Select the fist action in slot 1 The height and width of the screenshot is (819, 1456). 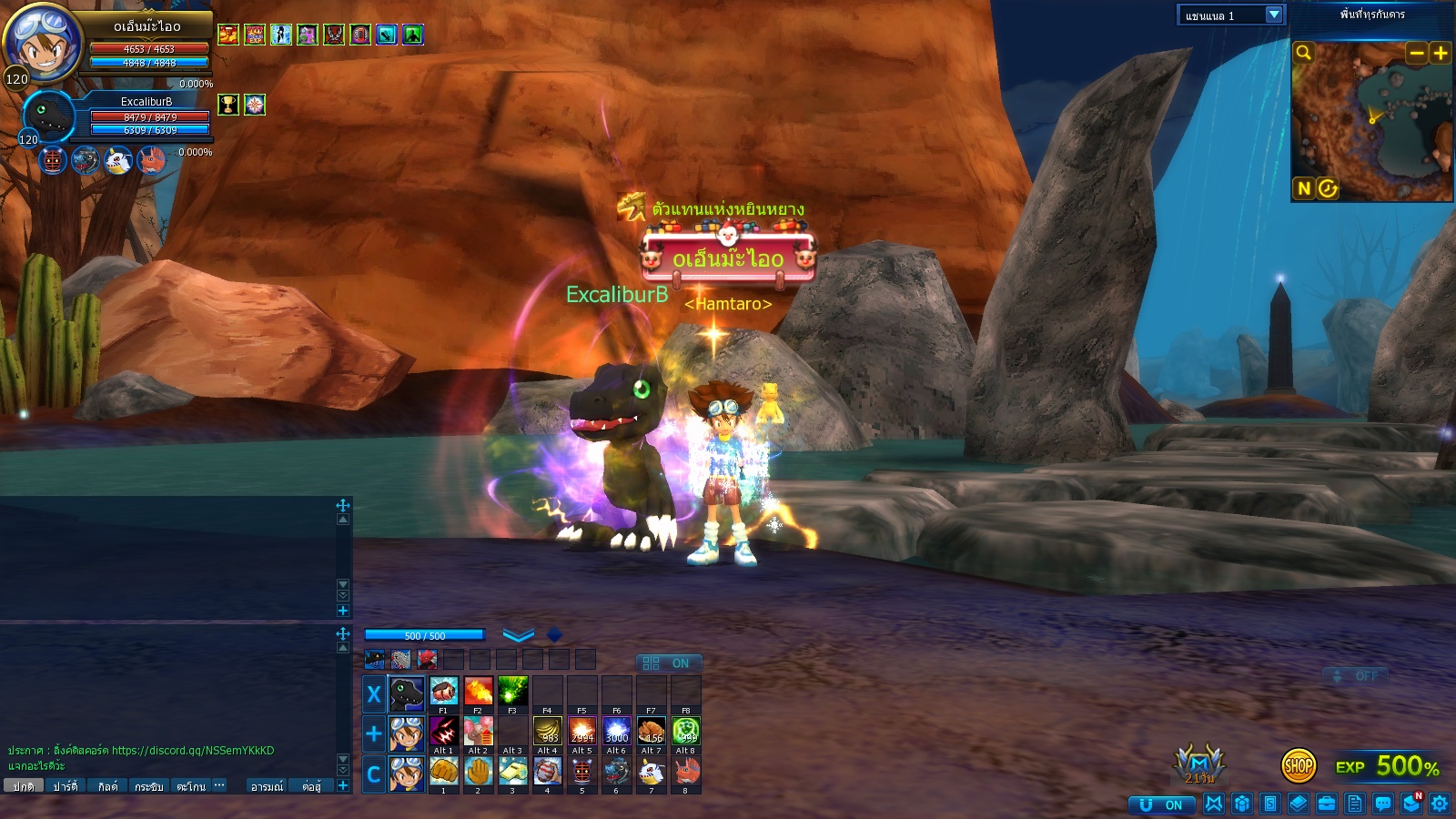443,772
